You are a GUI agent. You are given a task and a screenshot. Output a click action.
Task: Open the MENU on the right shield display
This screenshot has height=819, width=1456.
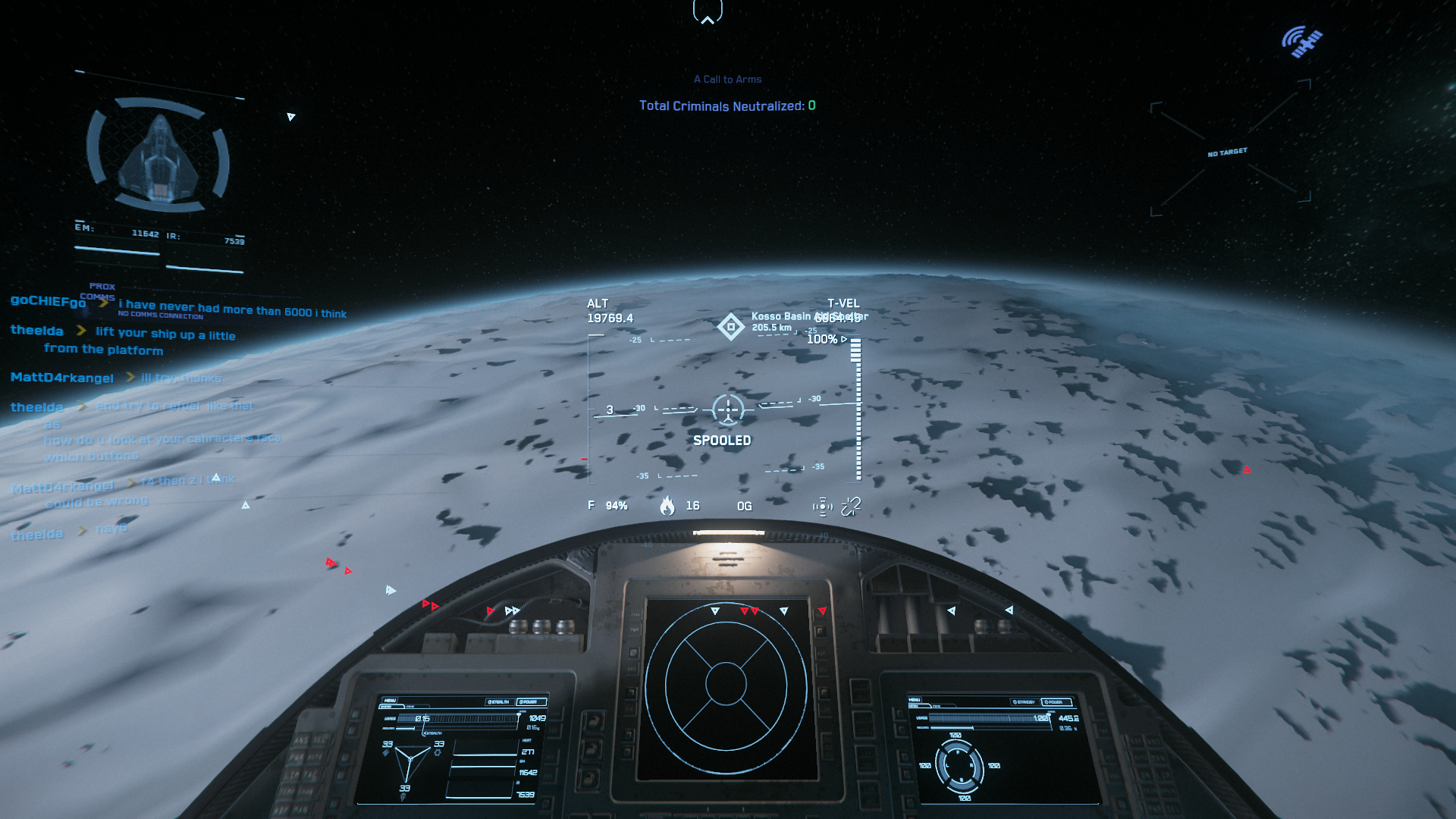pos(915,700)
